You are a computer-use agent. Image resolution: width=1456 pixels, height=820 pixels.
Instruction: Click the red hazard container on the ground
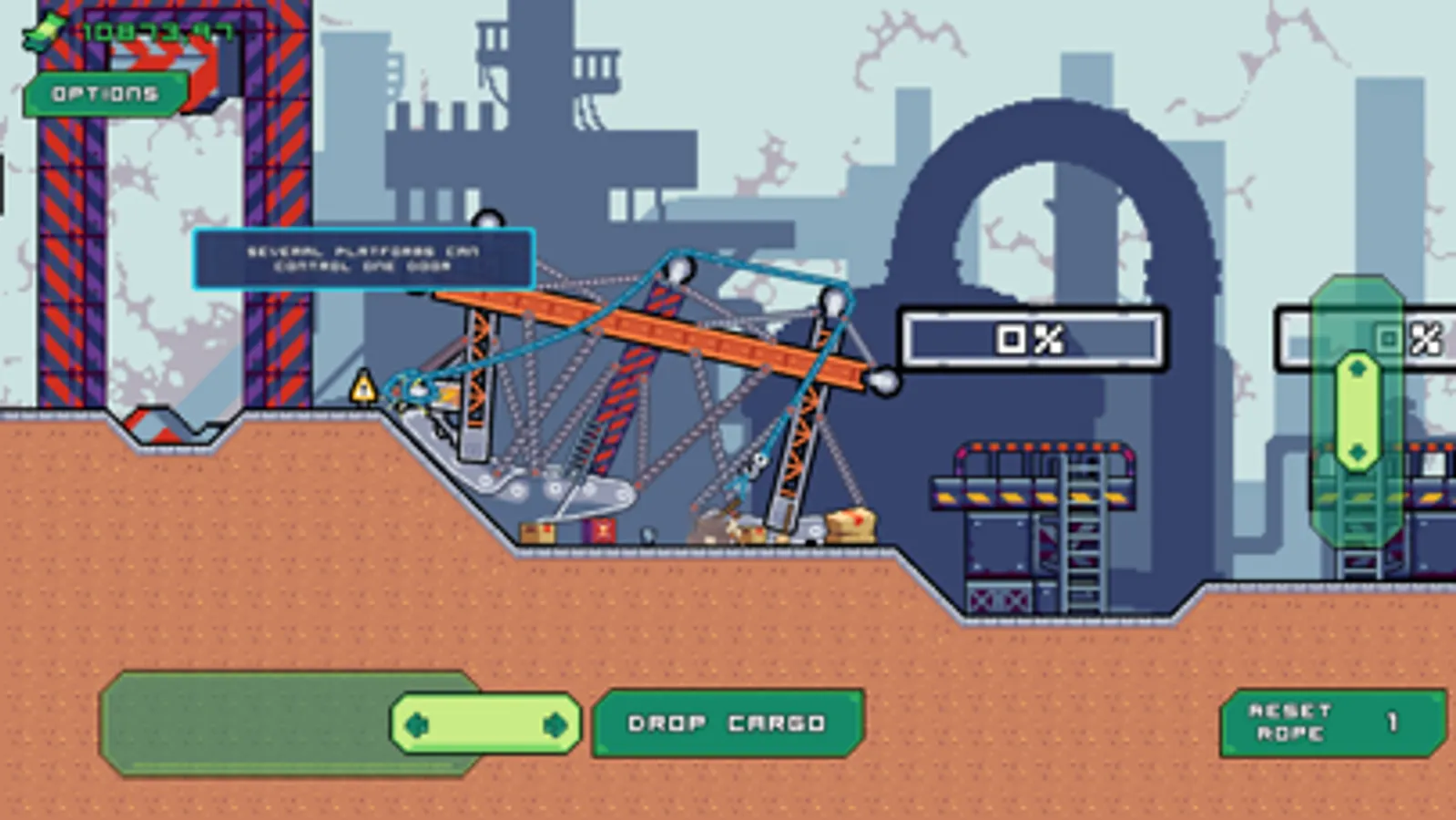[x=604, y=529]
